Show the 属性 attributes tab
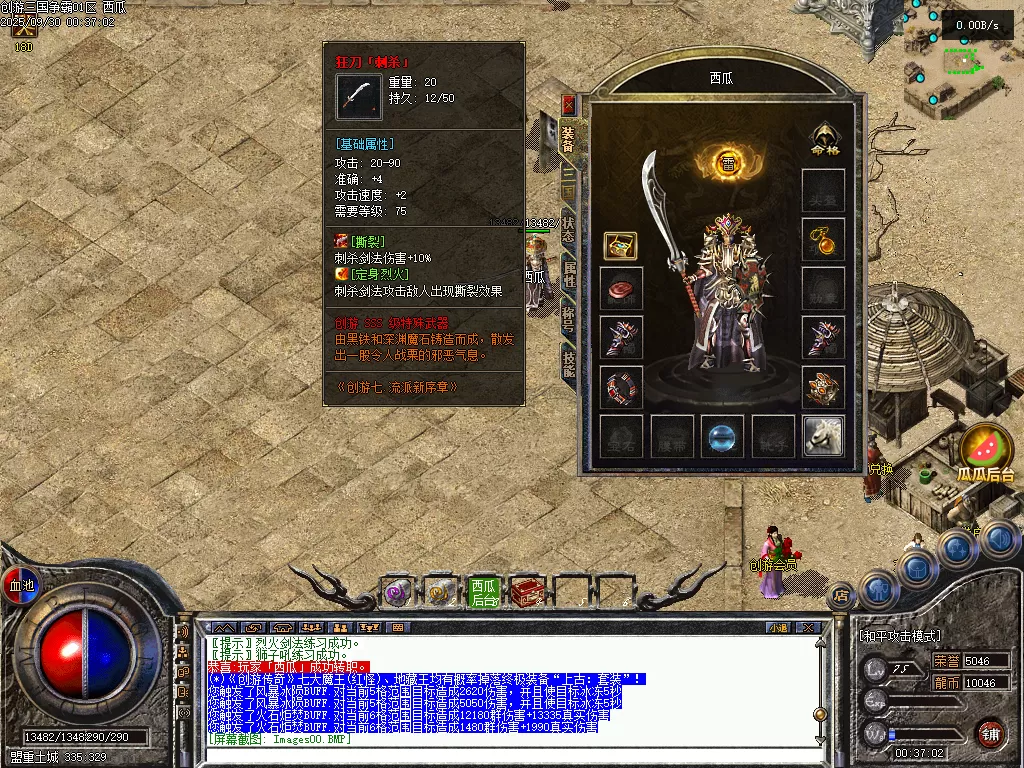The image size is (1024, 768). 568,274
